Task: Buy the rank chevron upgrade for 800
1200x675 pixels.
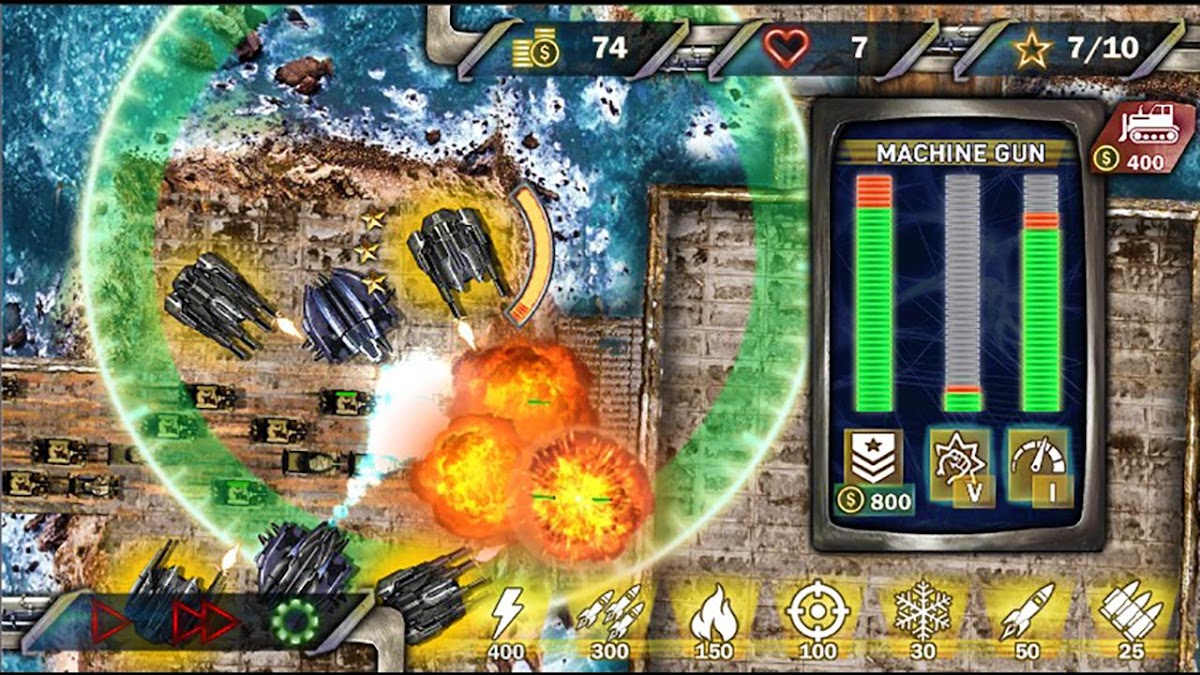Action: 874,470
